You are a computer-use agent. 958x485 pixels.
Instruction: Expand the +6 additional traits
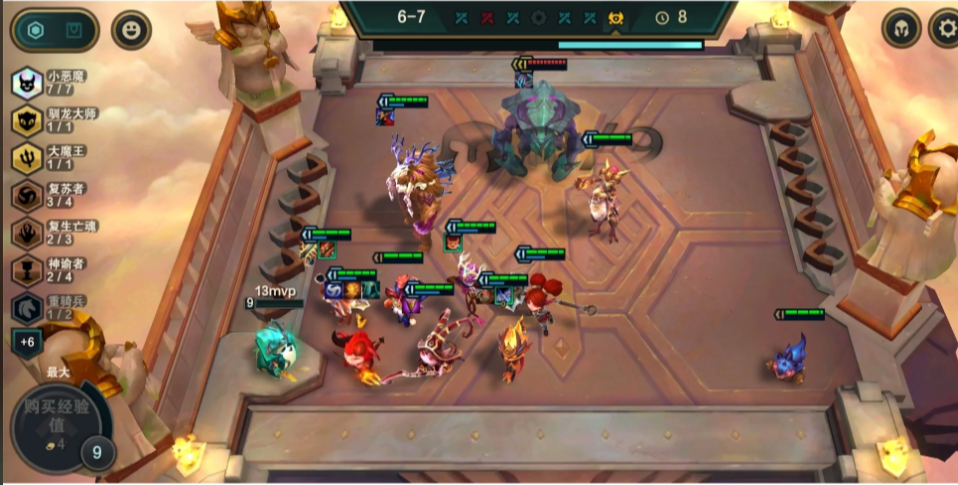coord(27,342)
